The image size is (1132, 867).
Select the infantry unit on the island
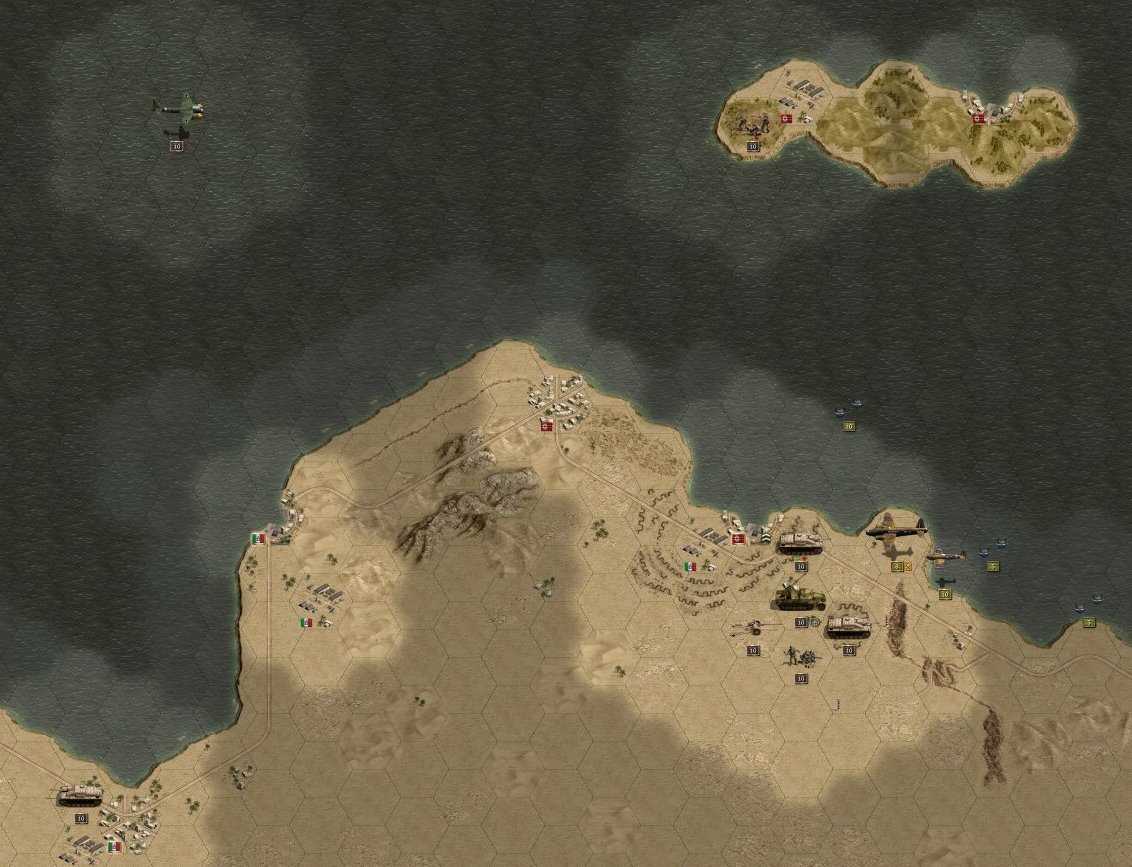(752, 124)
